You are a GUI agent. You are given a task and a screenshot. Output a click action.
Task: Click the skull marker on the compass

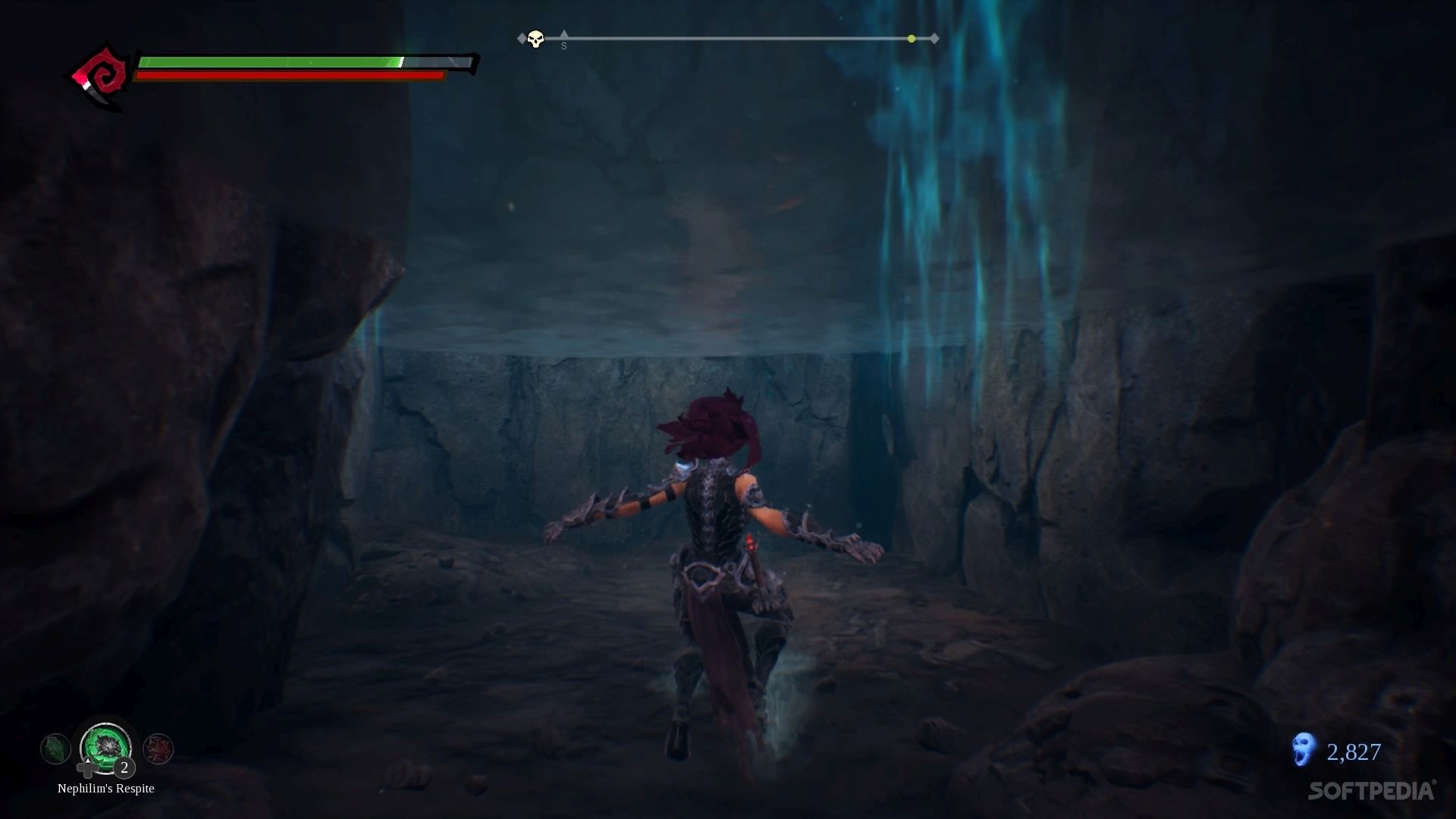coord(535,39)
